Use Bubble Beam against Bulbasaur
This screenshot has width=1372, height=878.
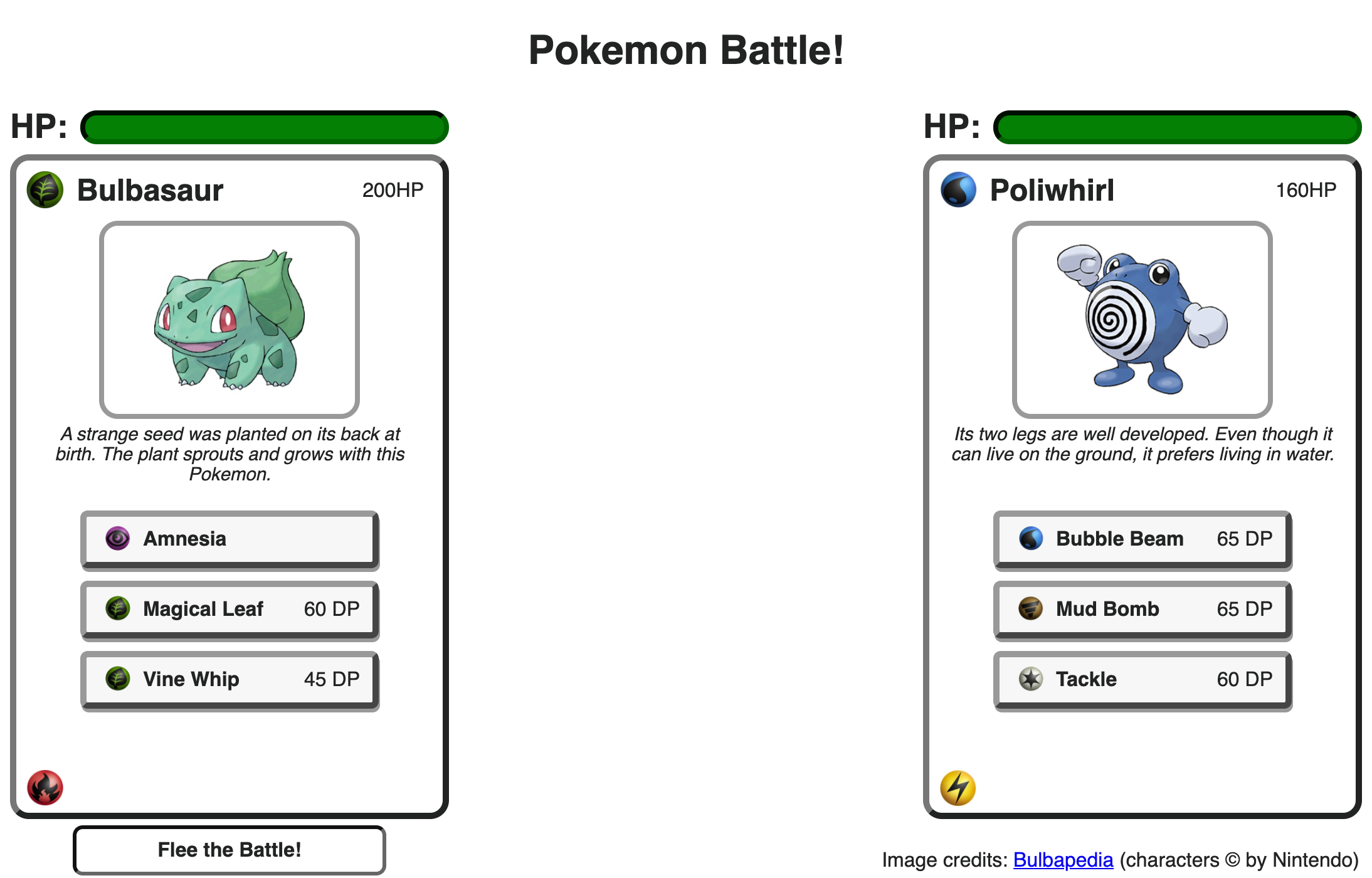[1141, 539]
